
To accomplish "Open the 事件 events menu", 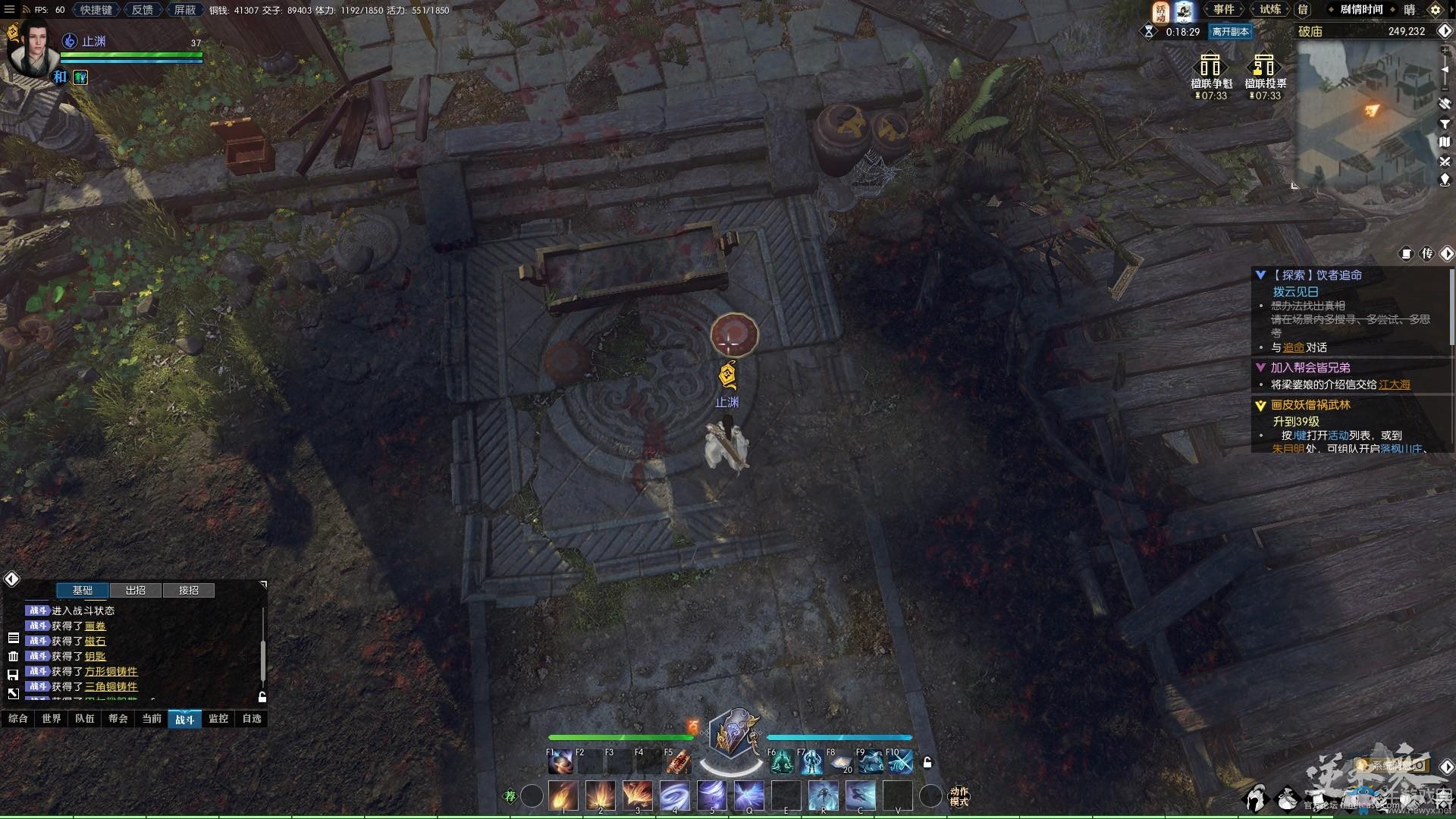I will (x=1223, y=10).
